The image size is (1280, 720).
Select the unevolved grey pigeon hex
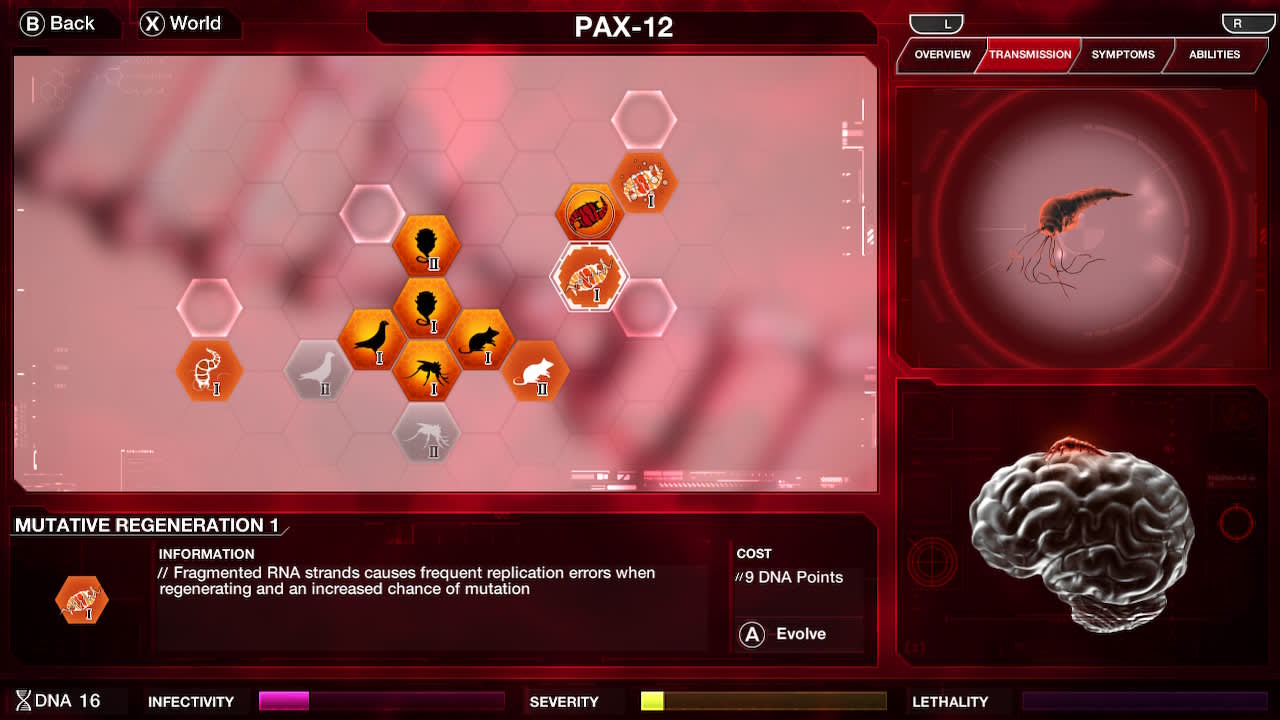[x=318, y=376]
